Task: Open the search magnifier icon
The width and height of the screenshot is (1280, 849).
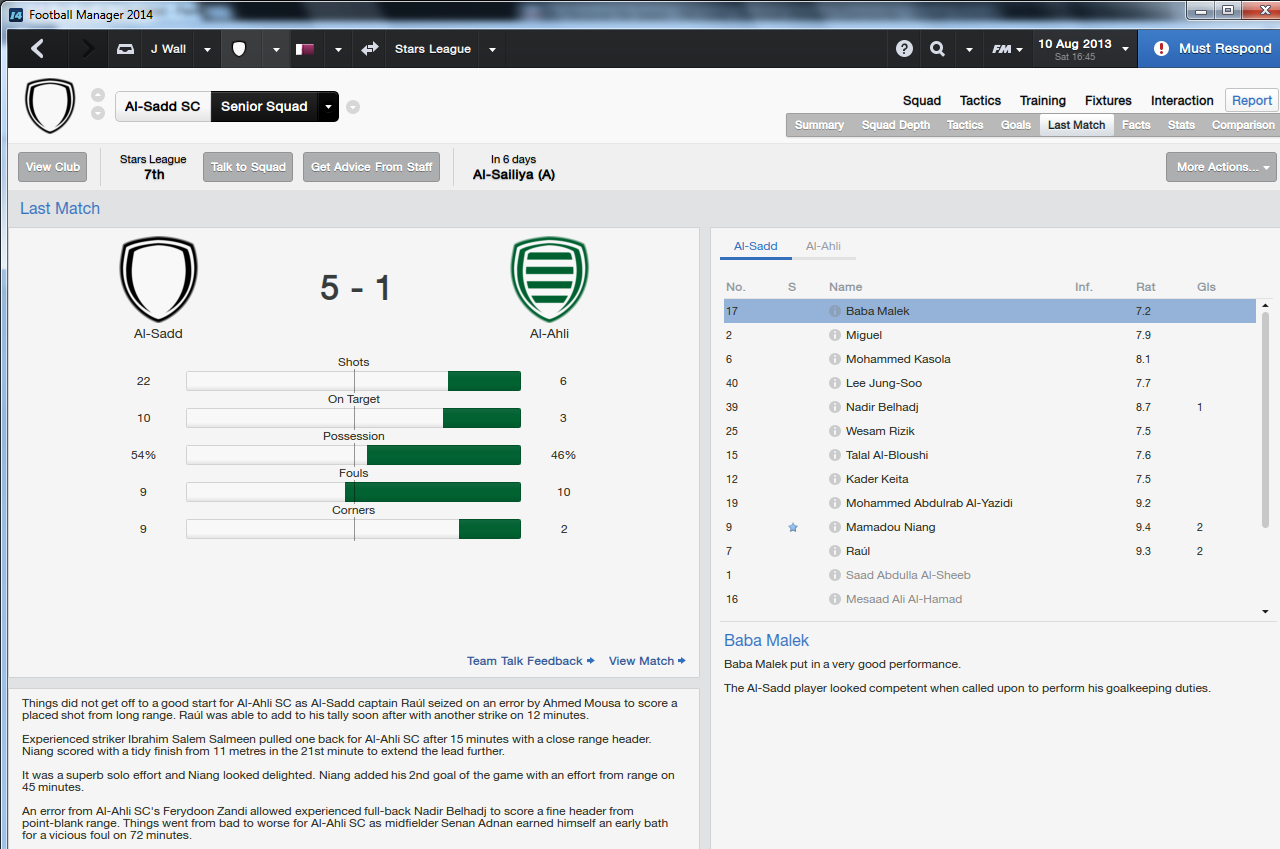Action: click(x=937, y=49)
